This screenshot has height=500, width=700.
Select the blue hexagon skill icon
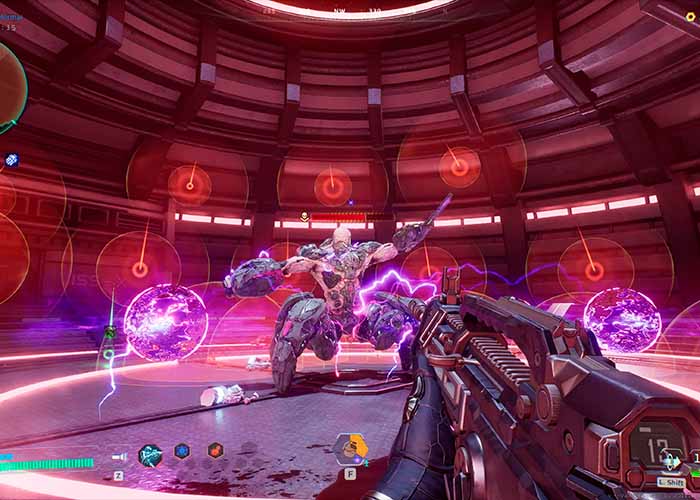pyautogui.click(x=182, y=451)
